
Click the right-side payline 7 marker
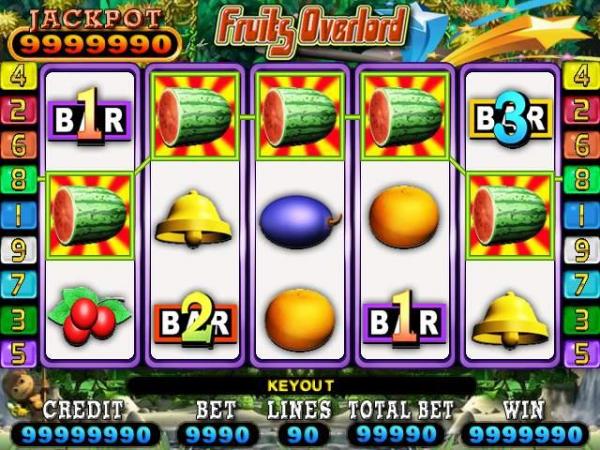(x=579, y=285)
